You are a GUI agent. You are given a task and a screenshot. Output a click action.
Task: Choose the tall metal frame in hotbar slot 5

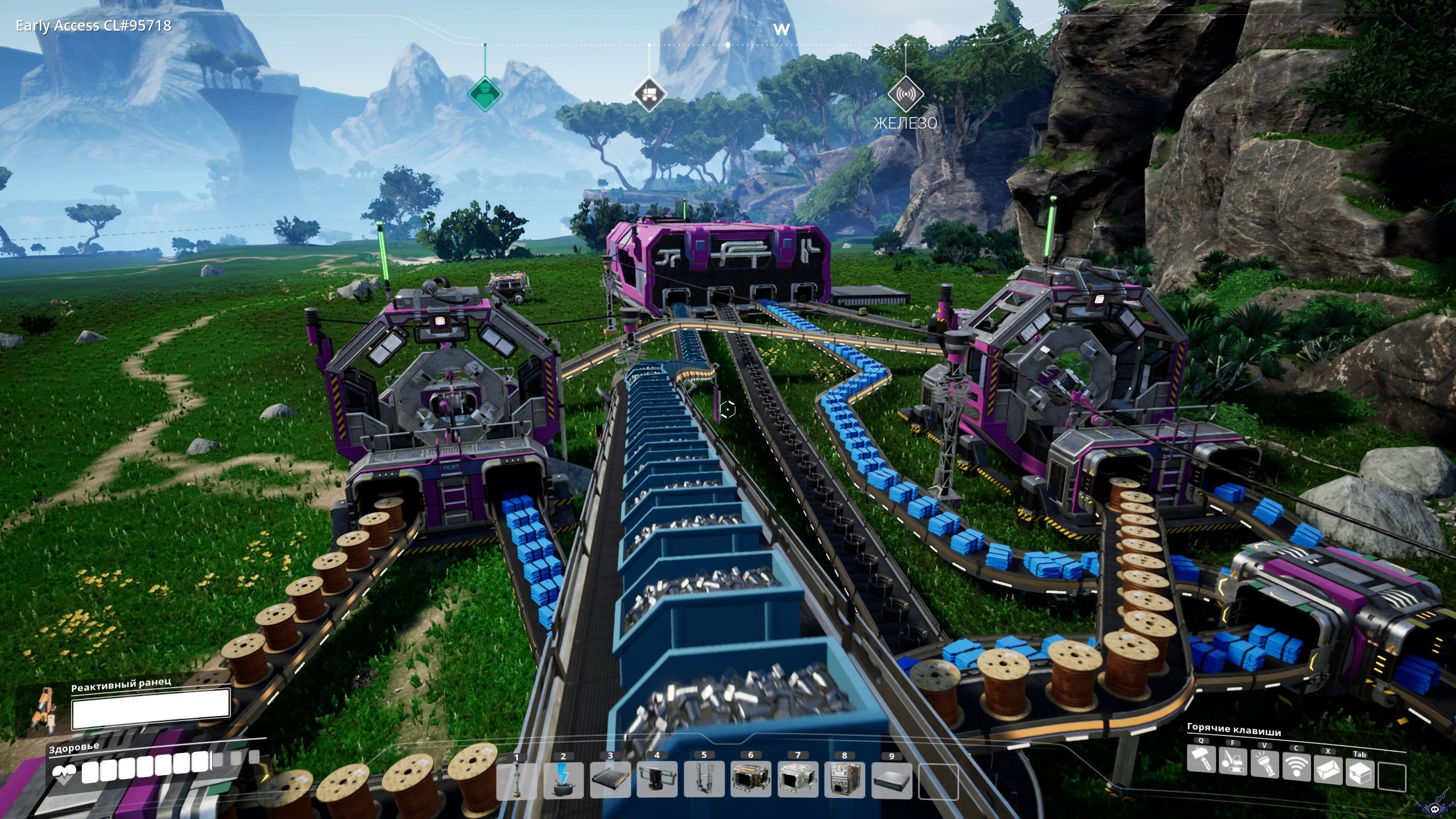click(x=704, y=780)
